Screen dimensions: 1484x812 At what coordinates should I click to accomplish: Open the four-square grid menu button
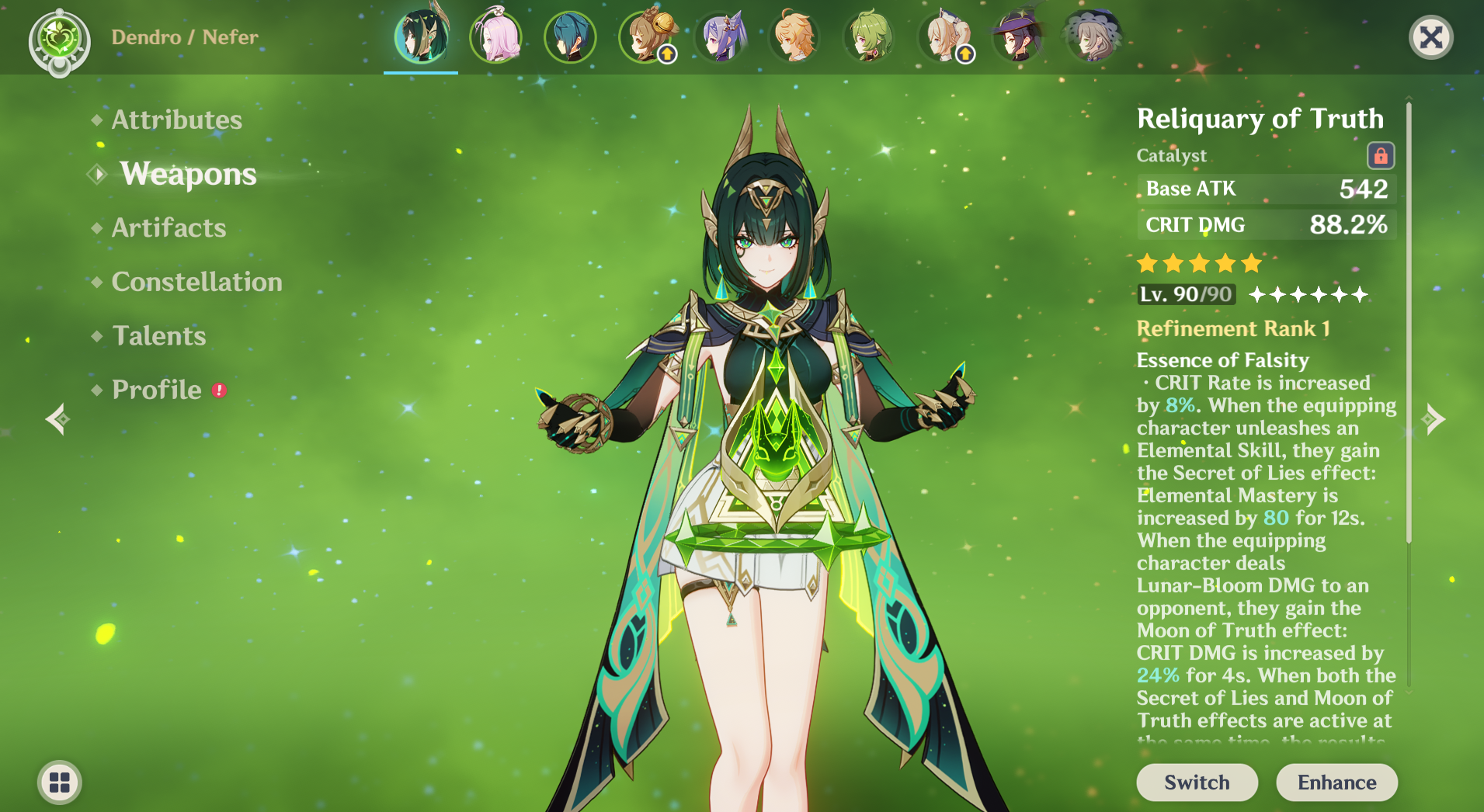pos(60,782)
